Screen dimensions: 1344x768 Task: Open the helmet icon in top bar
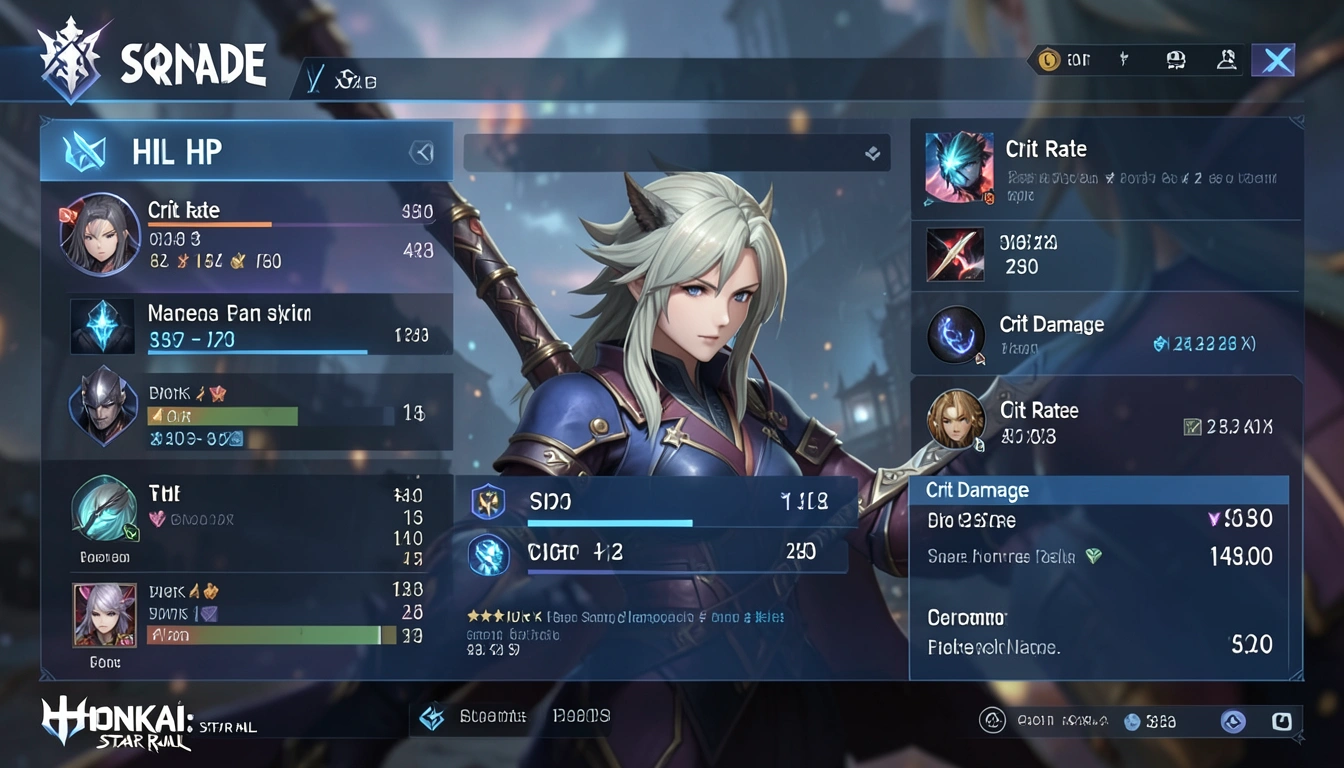[1176, 60]
